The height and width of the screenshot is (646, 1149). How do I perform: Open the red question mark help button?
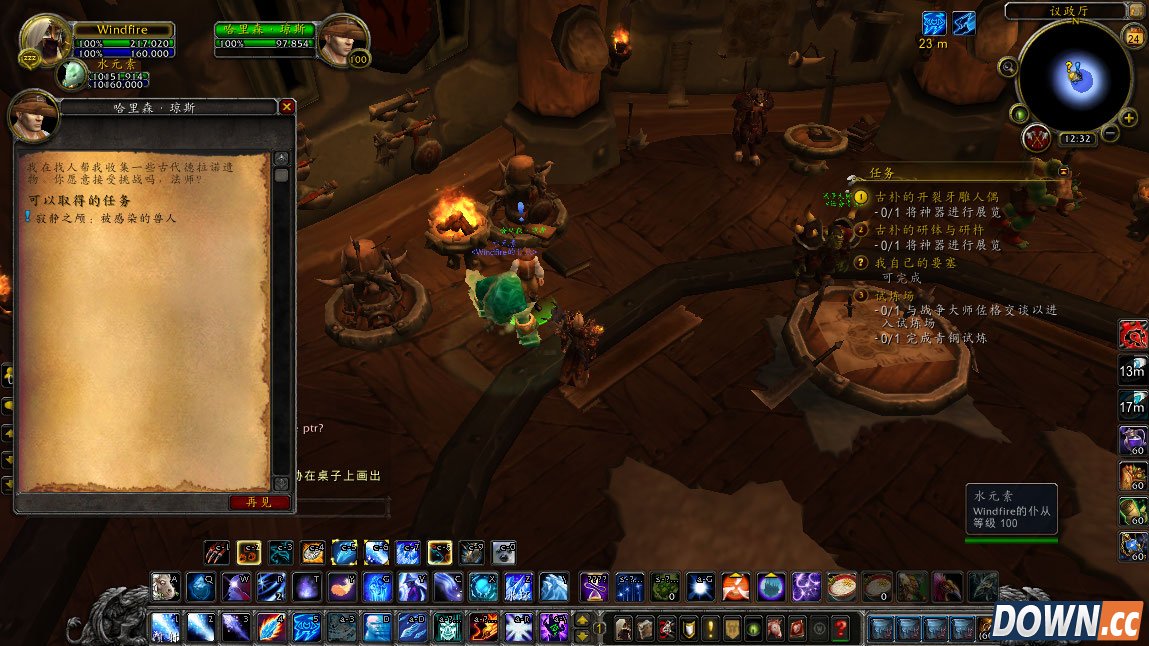841,629
